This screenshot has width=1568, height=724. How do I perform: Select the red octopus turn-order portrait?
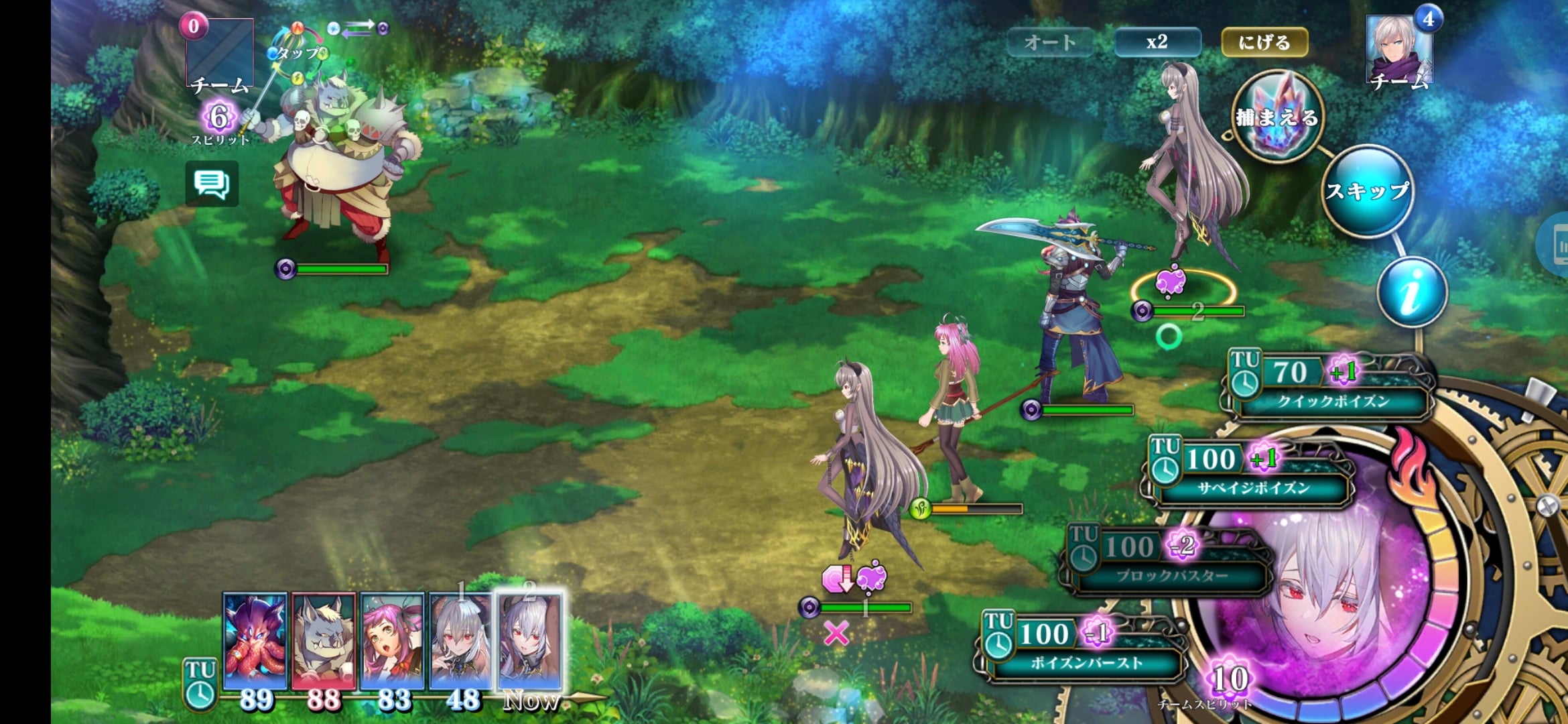255,642
